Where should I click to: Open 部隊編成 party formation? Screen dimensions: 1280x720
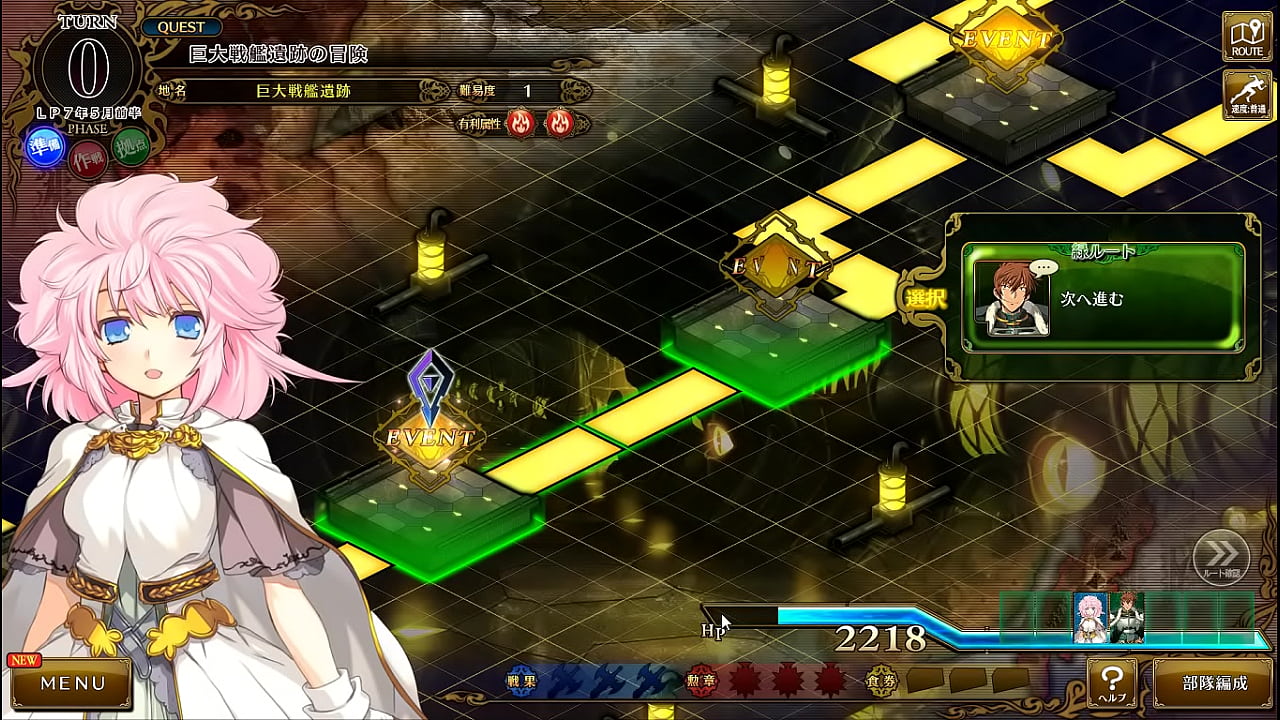1215,684
